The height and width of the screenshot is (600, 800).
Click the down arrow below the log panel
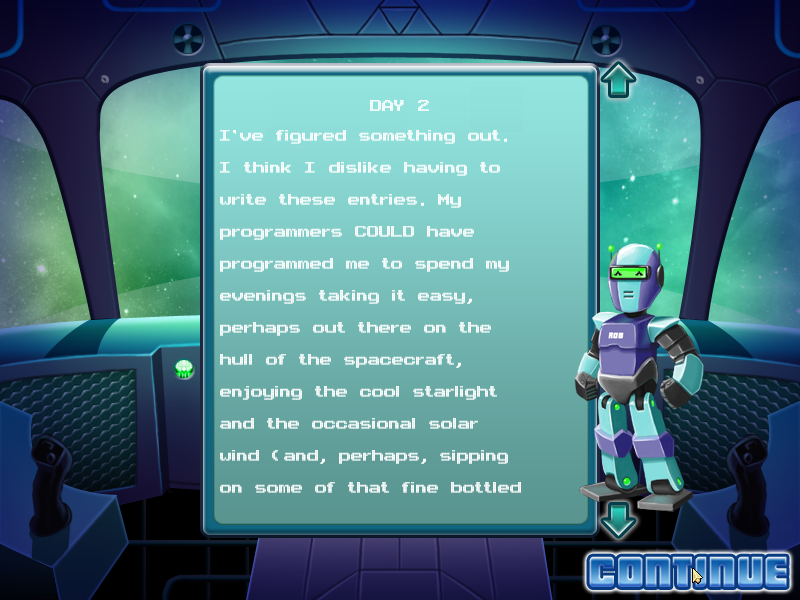(618, 518)
